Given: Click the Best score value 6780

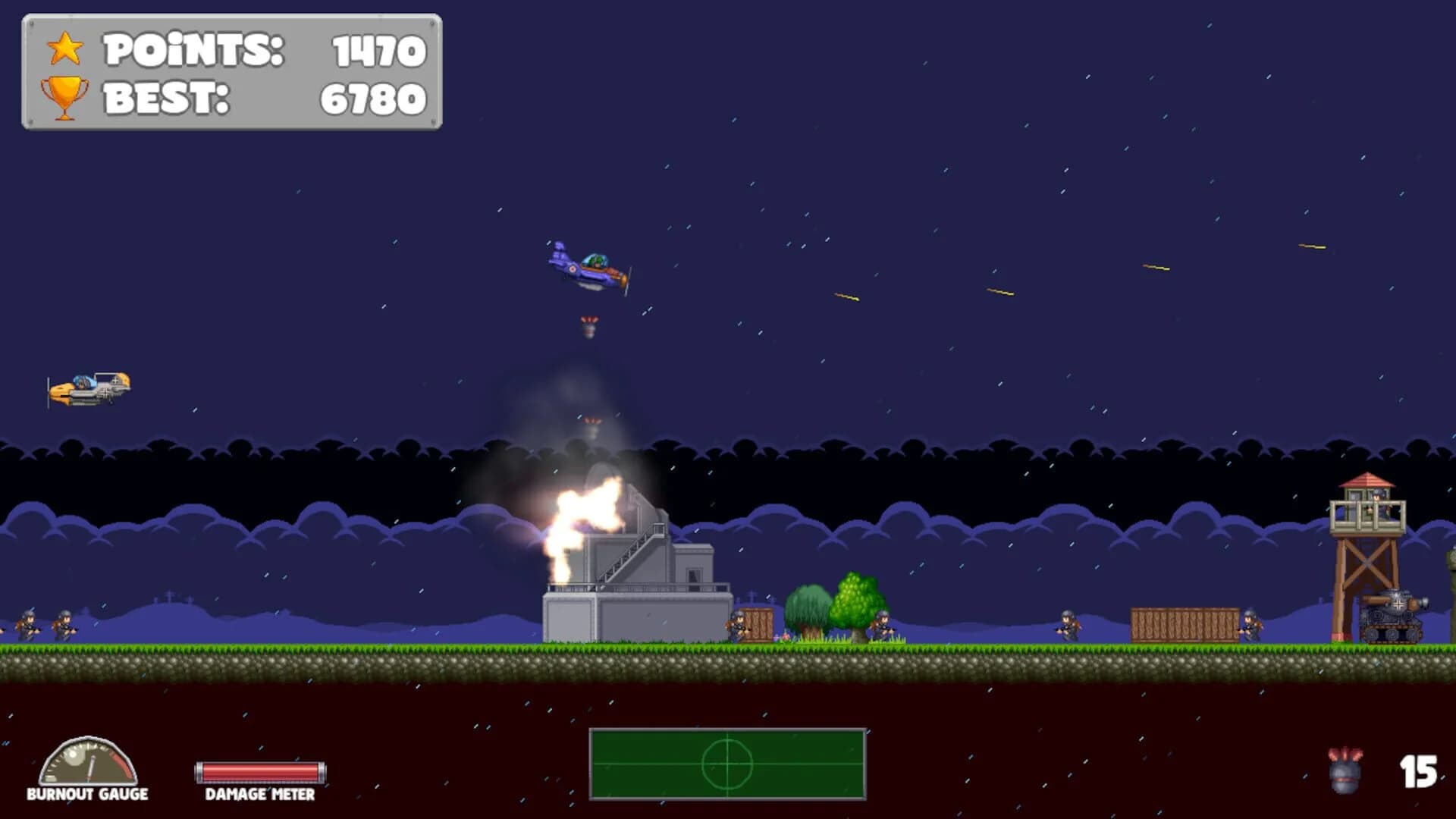Looking at the screenshot, I should pos(373,97).
